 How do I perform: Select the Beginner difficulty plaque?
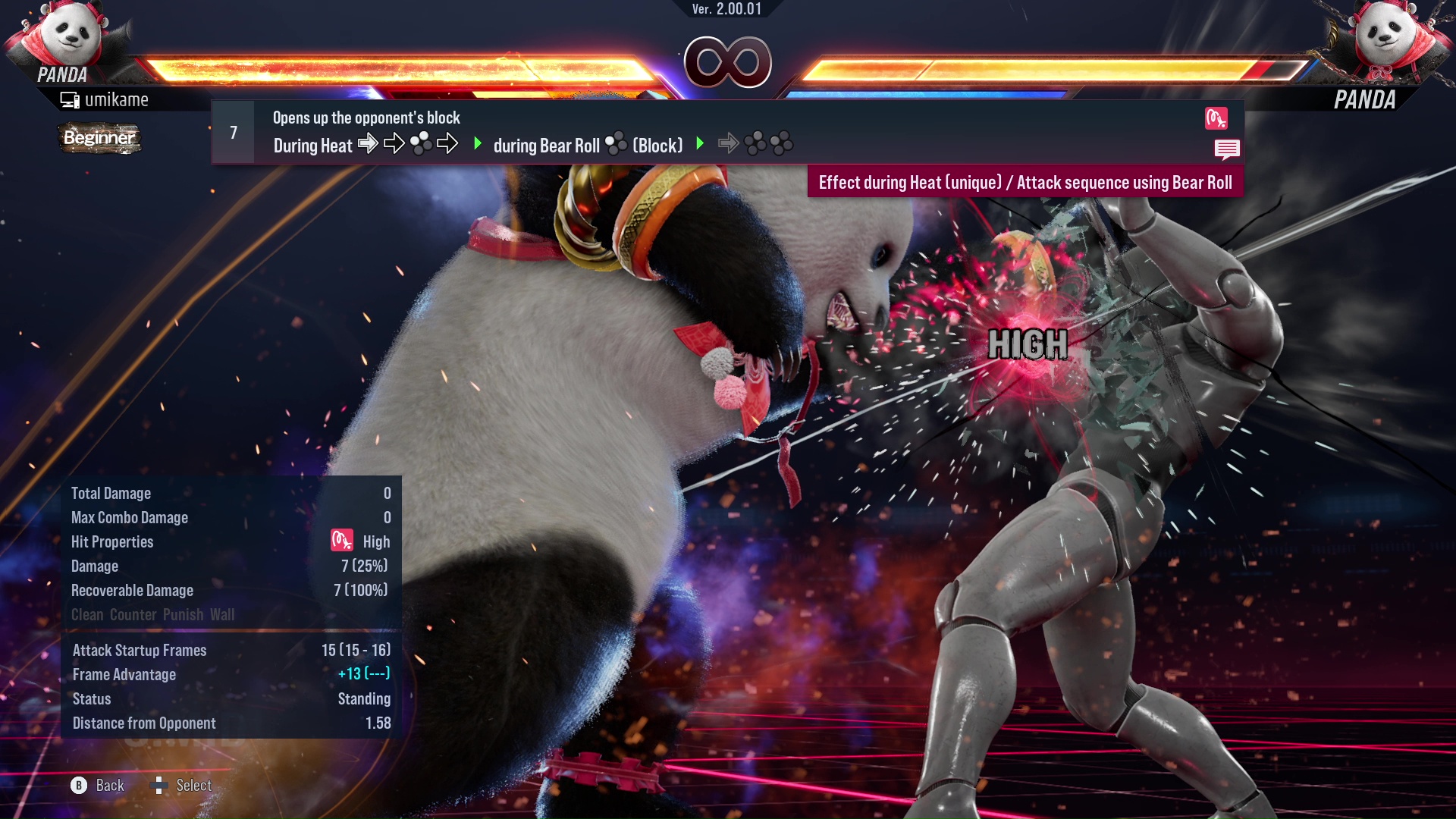(x=99, y=138)
